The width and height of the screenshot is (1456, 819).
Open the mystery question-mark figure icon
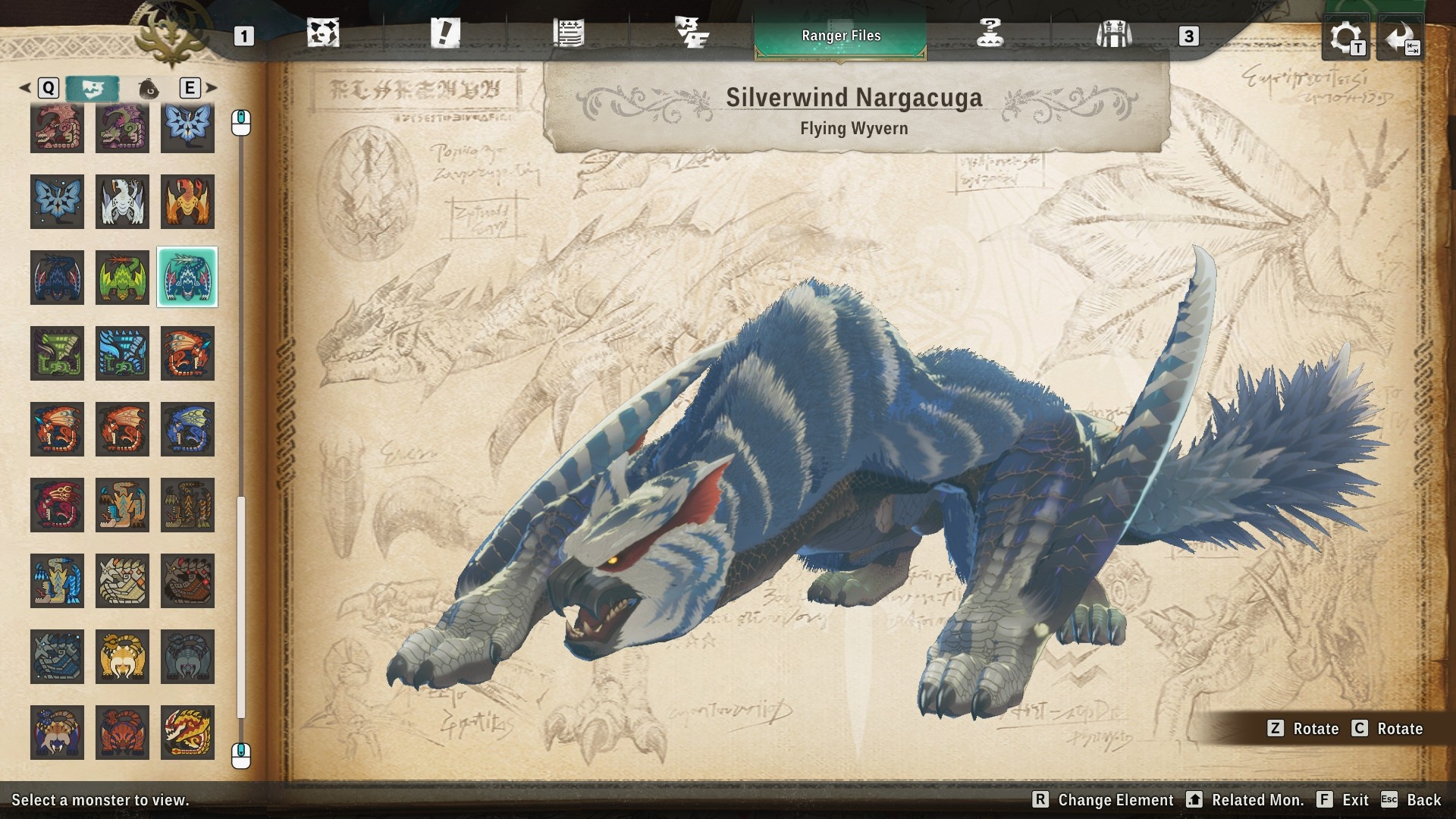[x=990, y=34]
